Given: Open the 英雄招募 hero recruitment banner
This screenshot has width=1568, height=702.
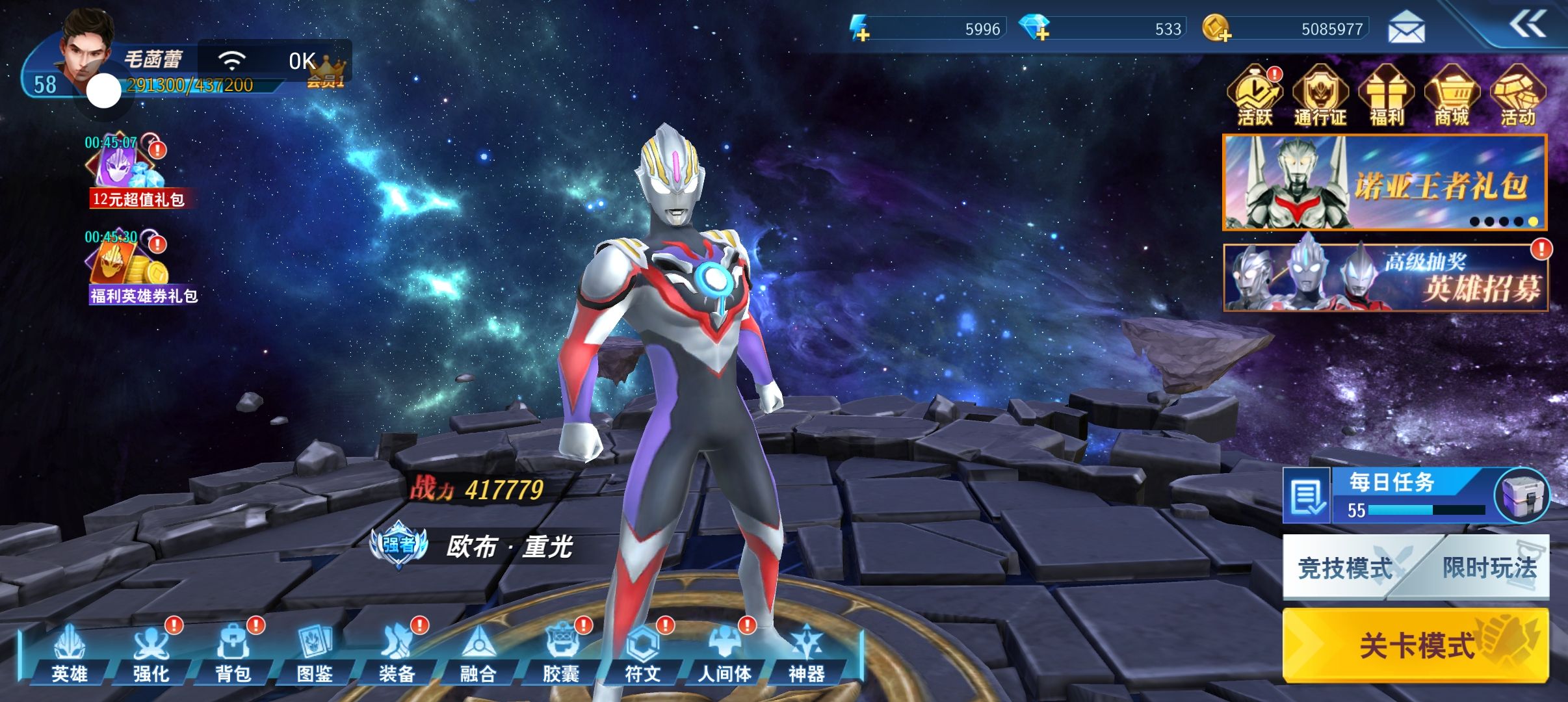Looking at the screenshot, I should 1385,278.
